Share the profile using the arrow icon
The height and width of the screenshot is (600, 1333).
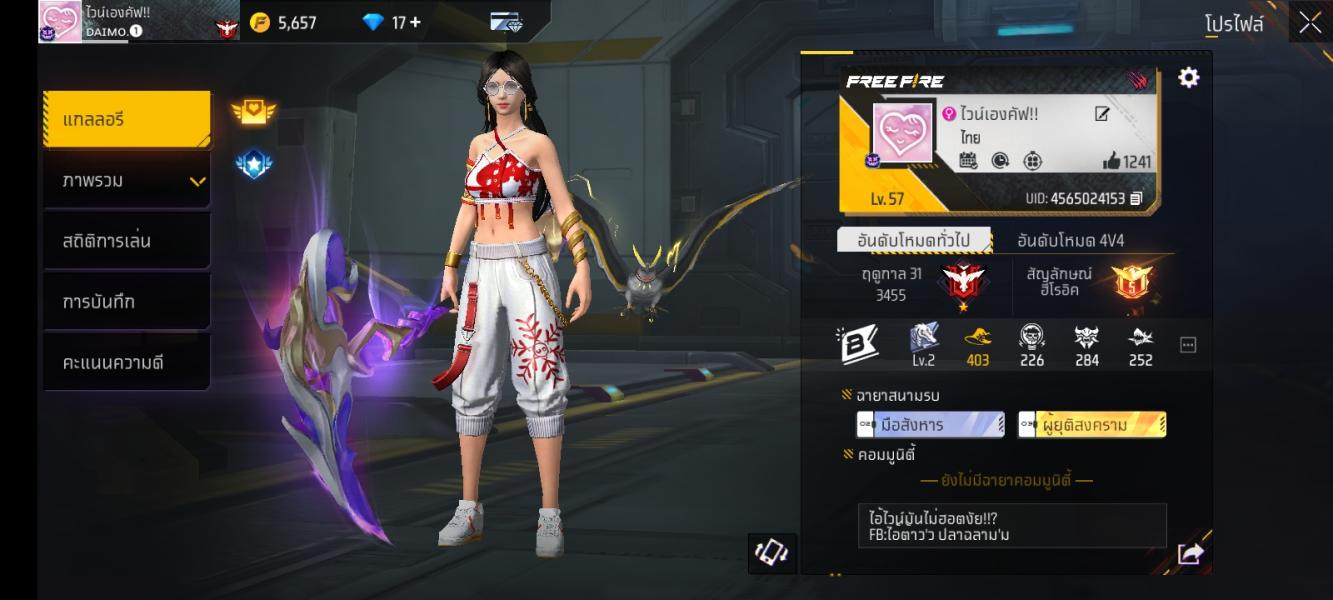point(1190,553)
